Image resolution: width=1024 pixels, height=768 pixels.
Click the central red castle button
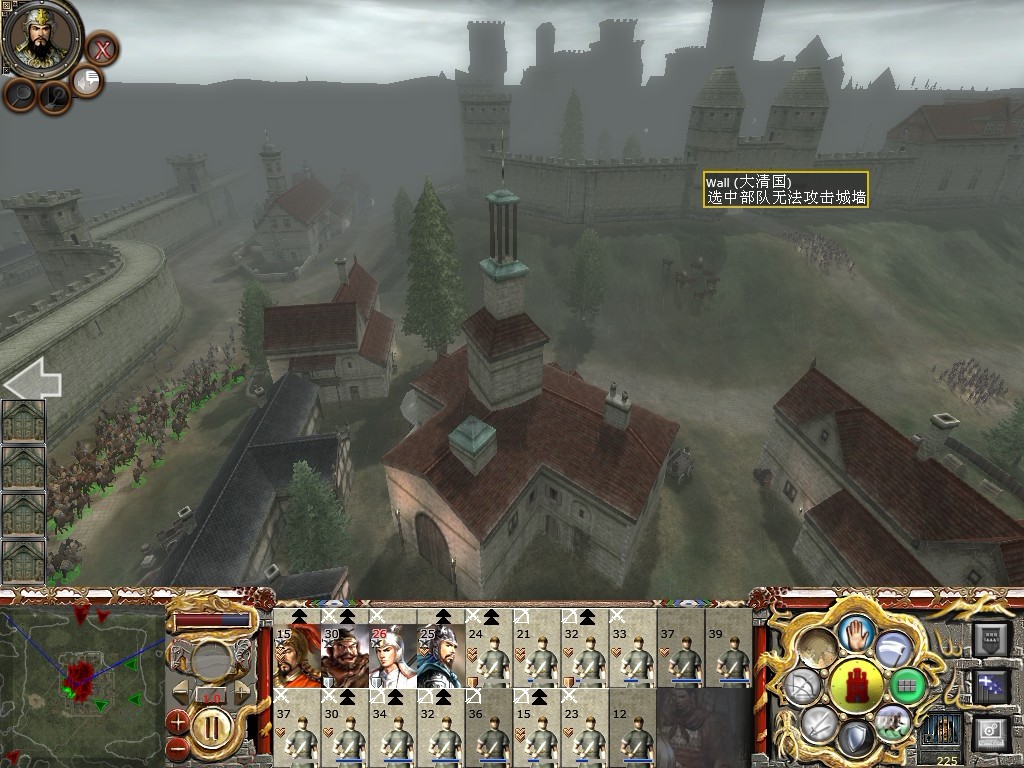pyautogui.click(x=857, y=686)
